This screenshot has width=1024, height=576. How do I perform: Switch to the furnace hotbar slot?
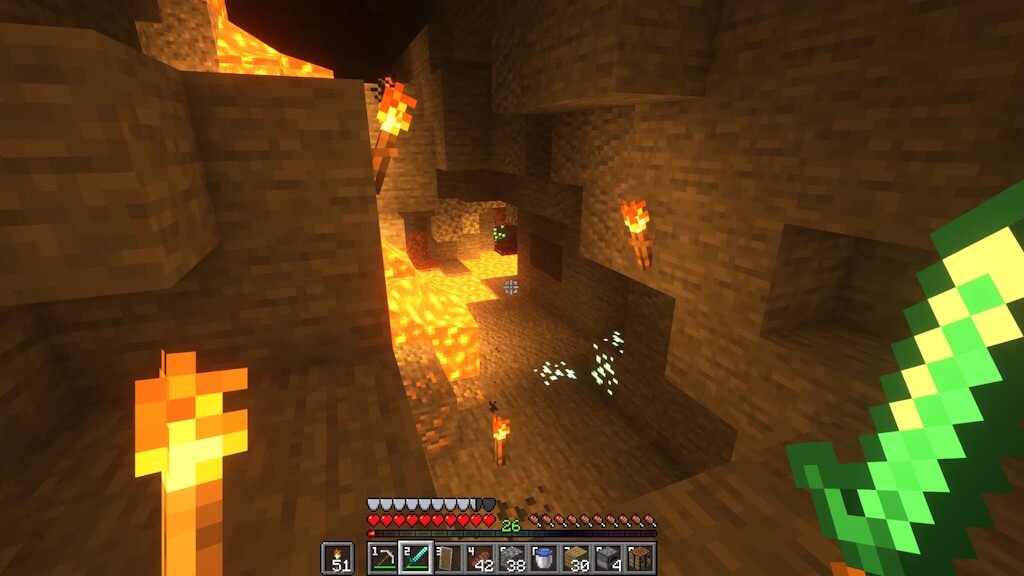608,558
